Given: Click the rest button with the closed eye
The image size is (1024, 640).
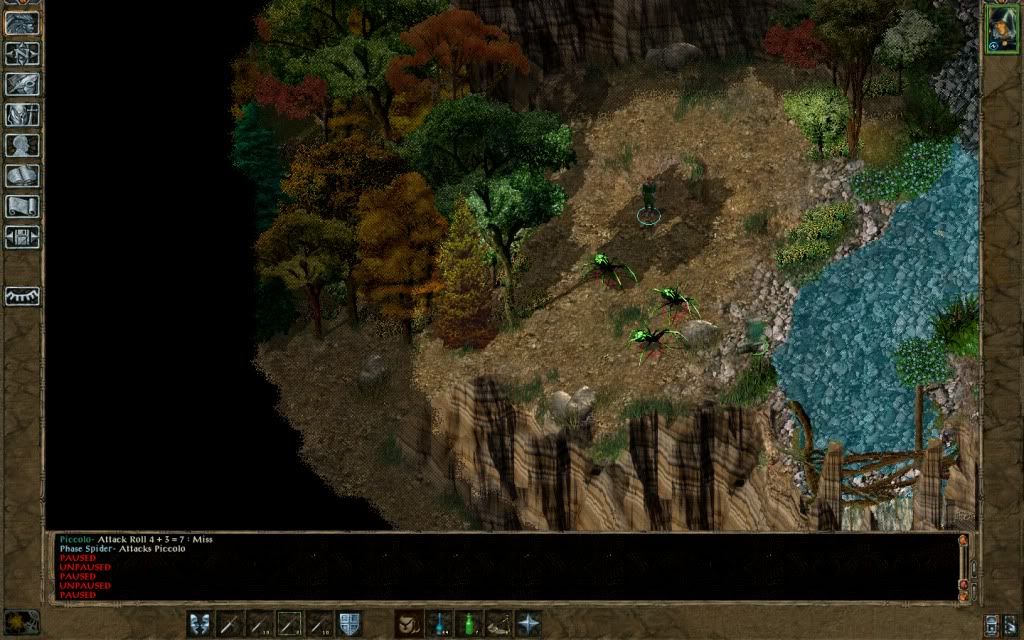Looking at the screenshot, I should pyautogui.click(x=22, y=296).
